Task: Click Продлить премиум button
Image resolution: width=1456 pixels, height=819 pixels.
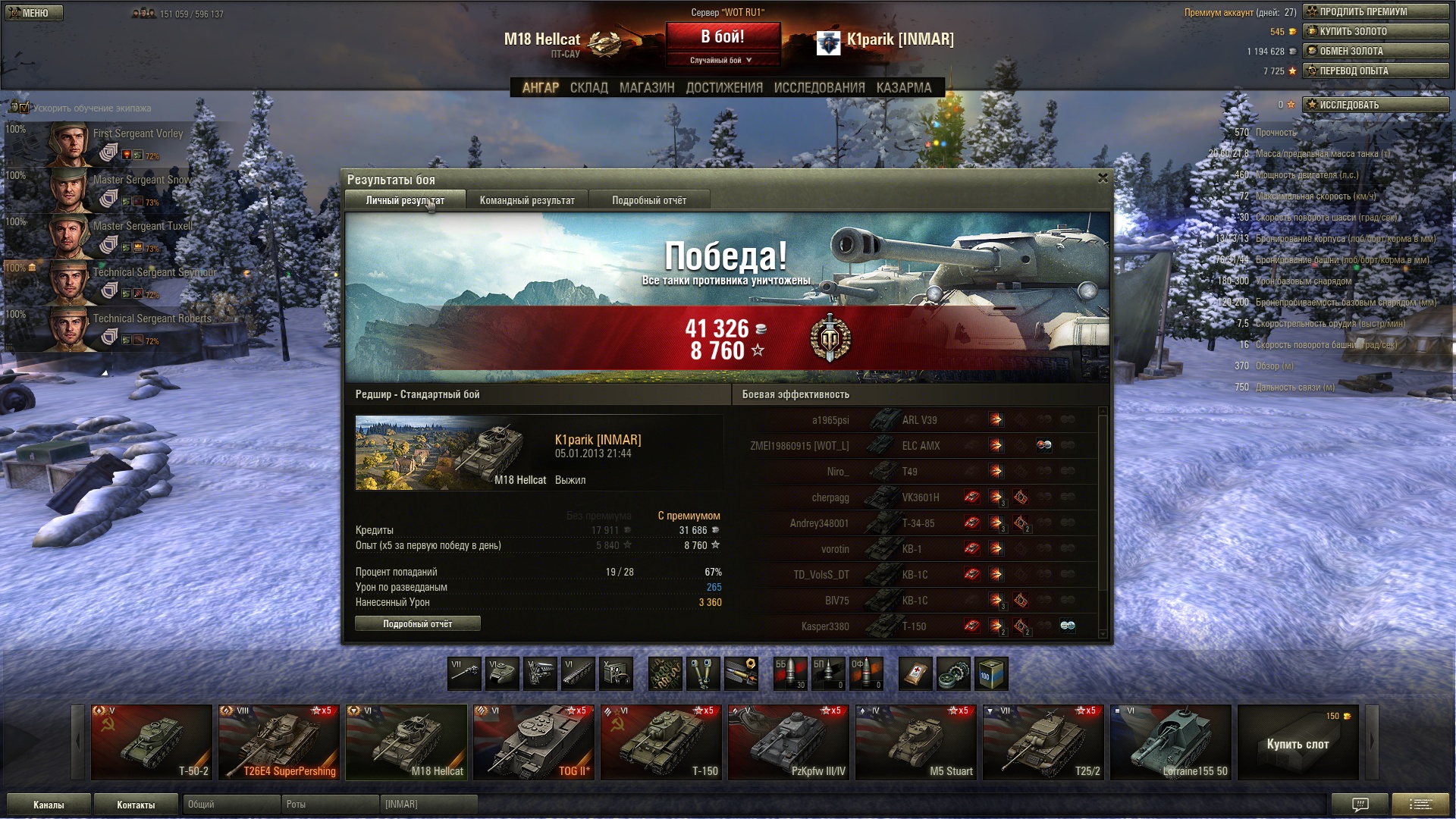Action: click(1376, 11)
